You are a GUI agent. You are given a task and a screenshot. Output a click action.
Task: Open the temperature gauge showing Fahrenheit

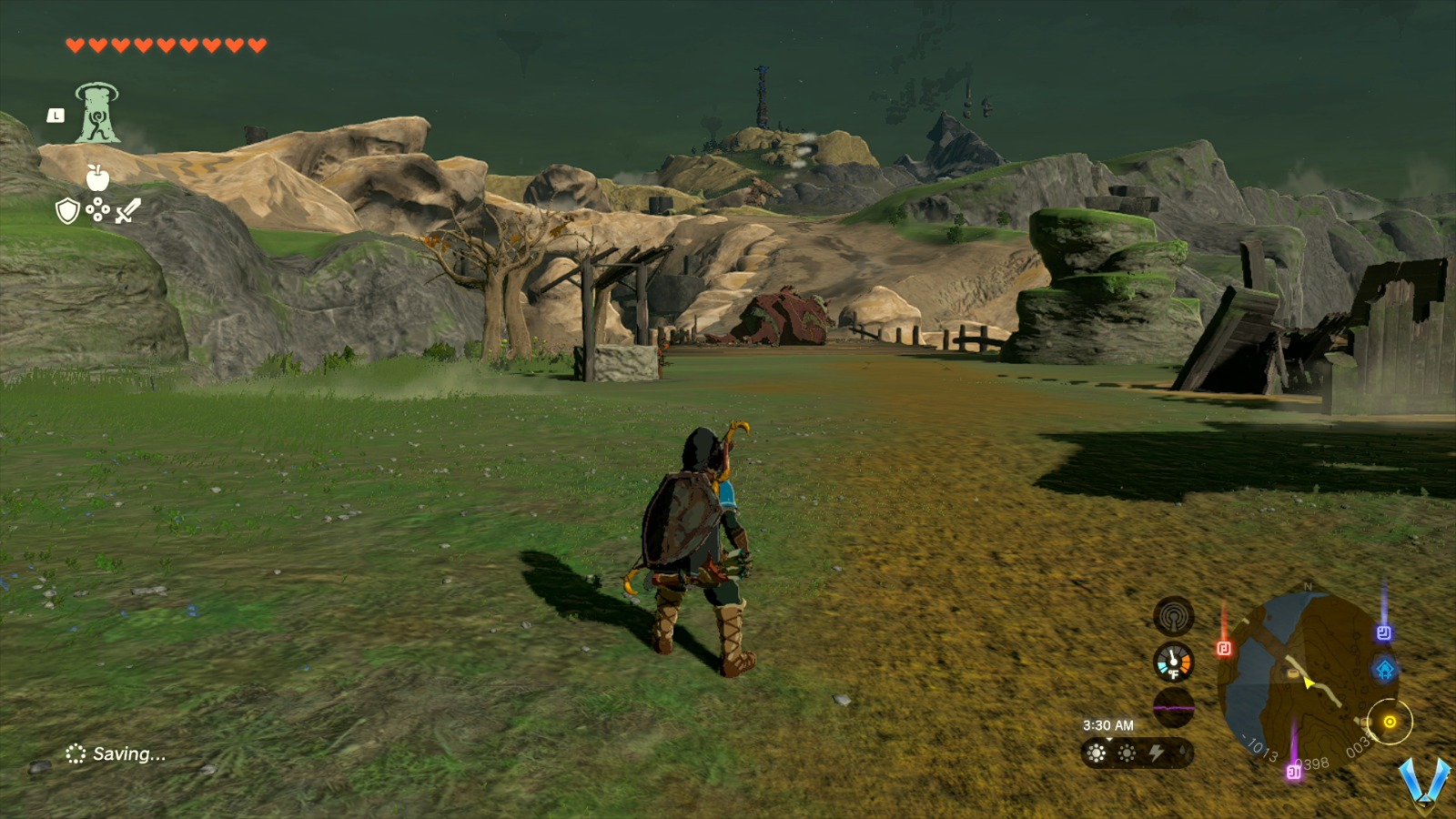(1173, 663)
